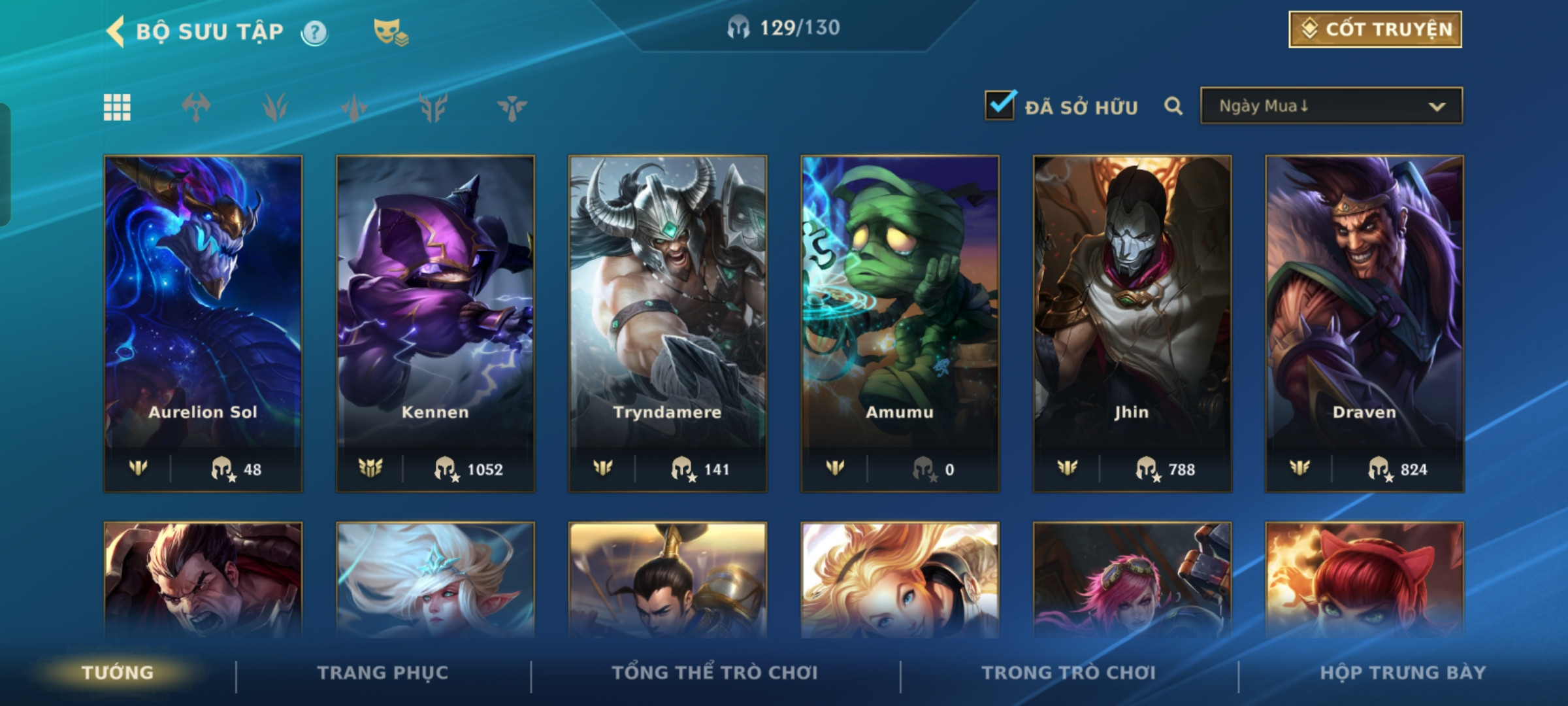View the Jhin champion card
The height and width of the screenshot is (706, 1568).
(1132, 323)
